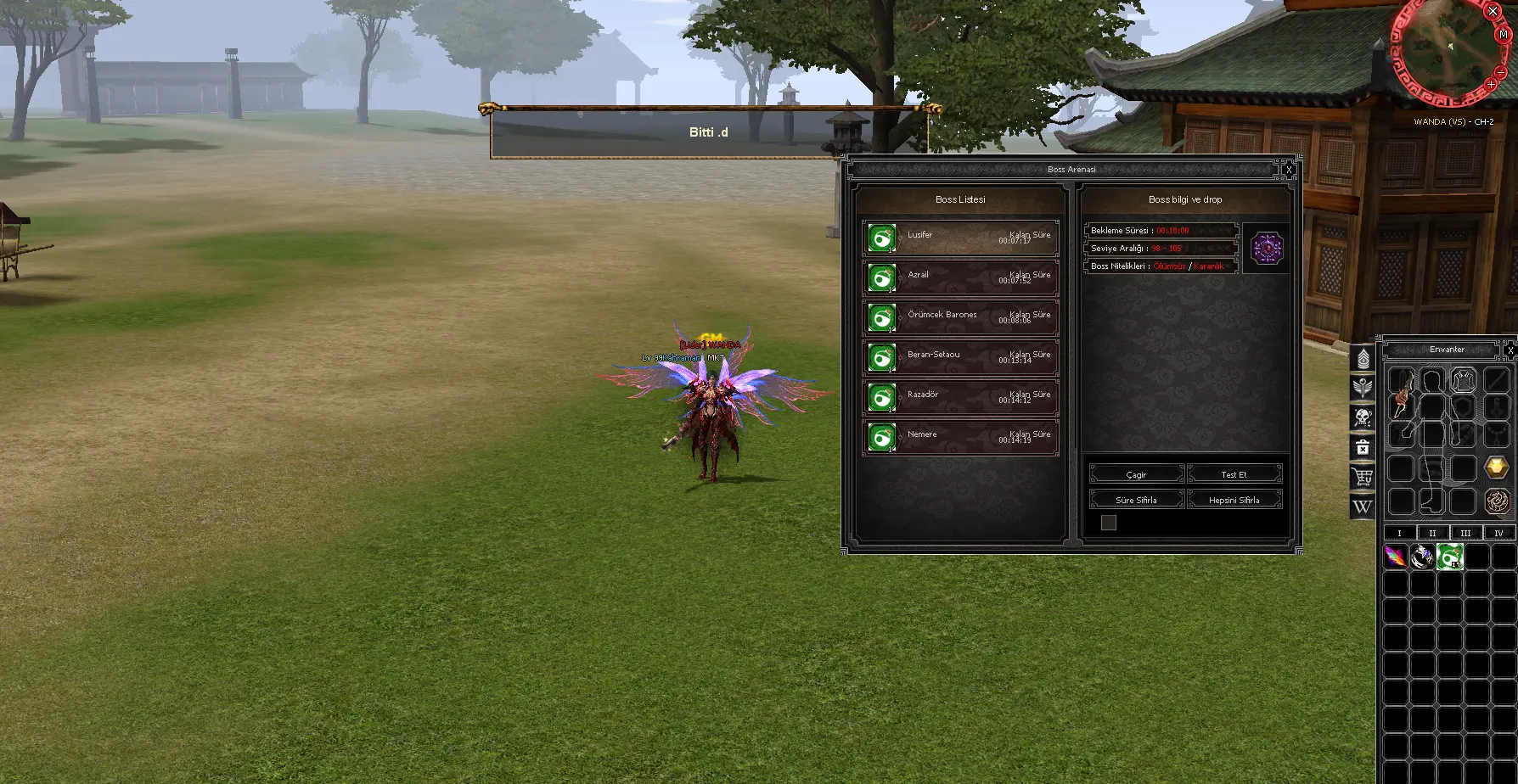Click the Hepsini Sifirla button
This screenshot has height=784, width=1518.
tap(1234, 500)
